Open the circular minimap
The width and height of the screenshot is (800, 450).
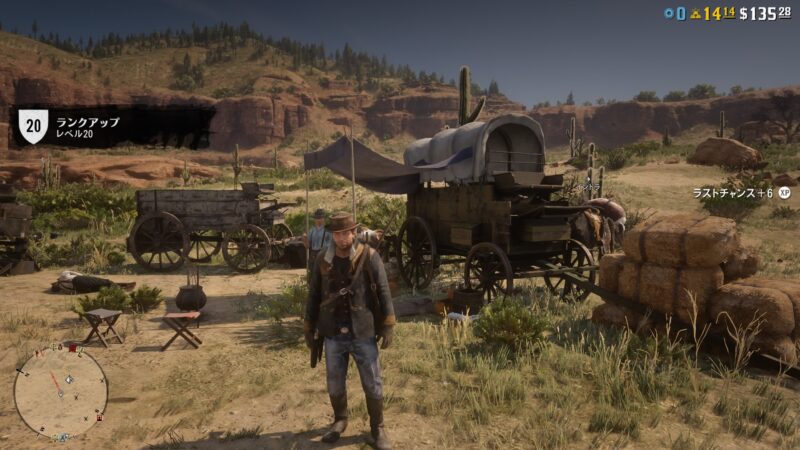pyautogui.click(x=60, y=391)
